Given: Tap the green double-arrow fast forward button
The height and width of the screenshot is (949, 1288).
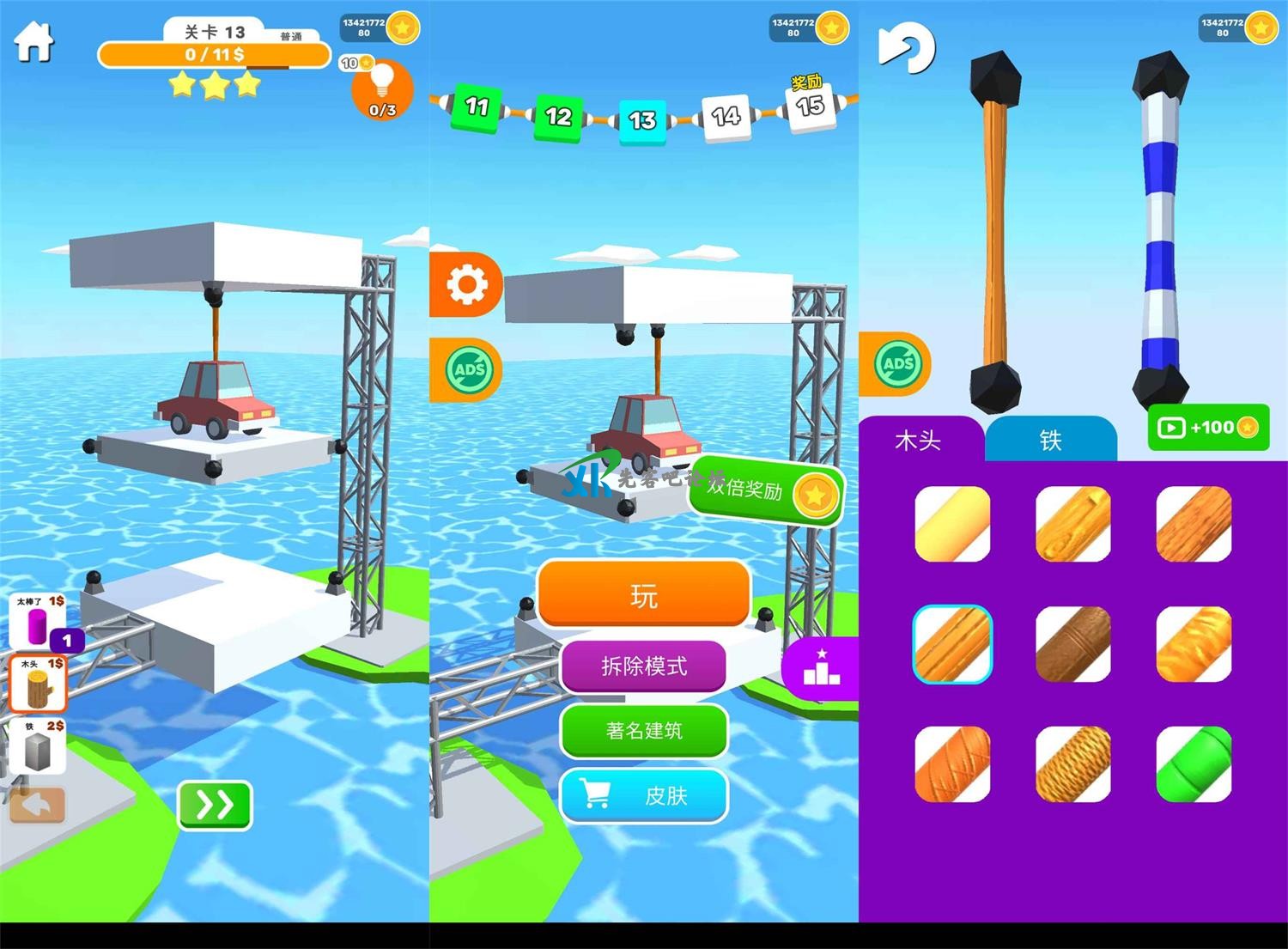Looking at the screenshot, I should [215, 805].
